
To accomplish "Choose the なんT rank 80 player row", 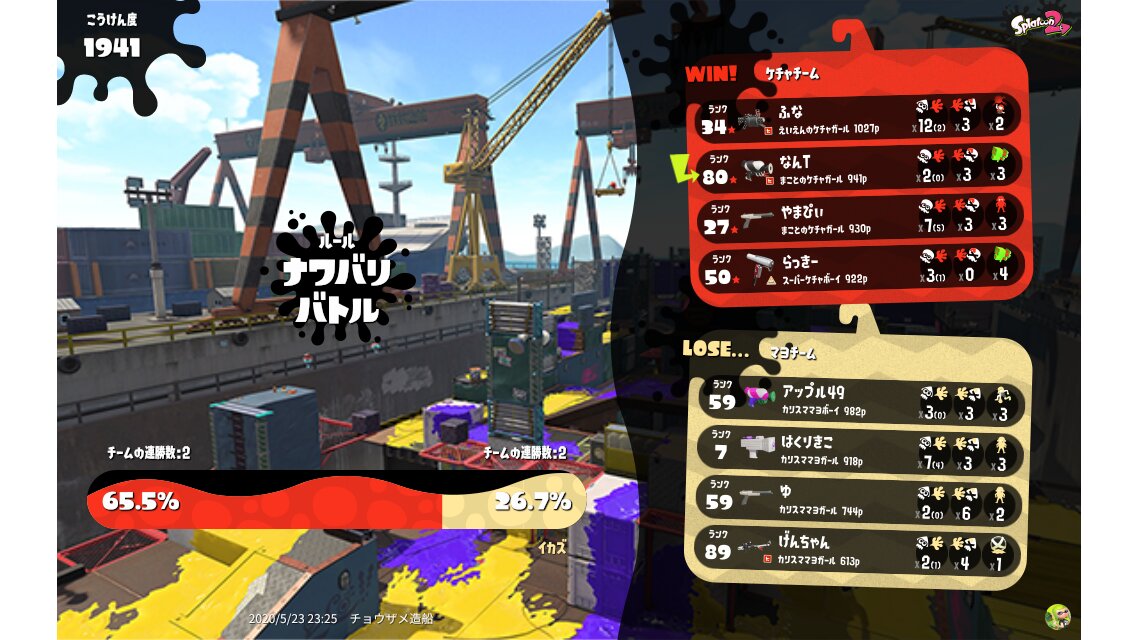I will tap(860, 167).
